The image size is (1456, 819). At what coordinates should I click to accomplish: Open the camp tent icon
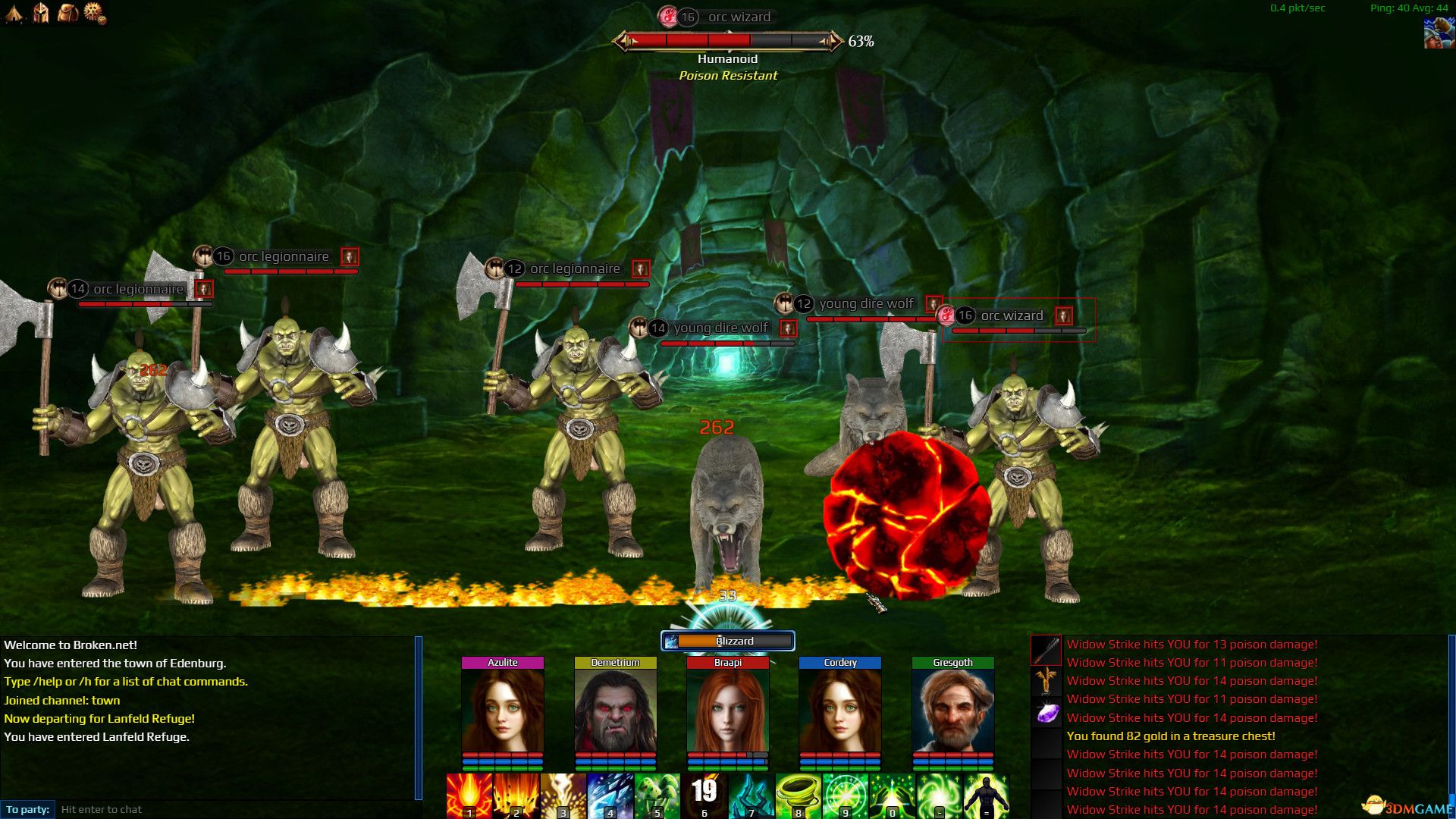(x=13, y=12)
